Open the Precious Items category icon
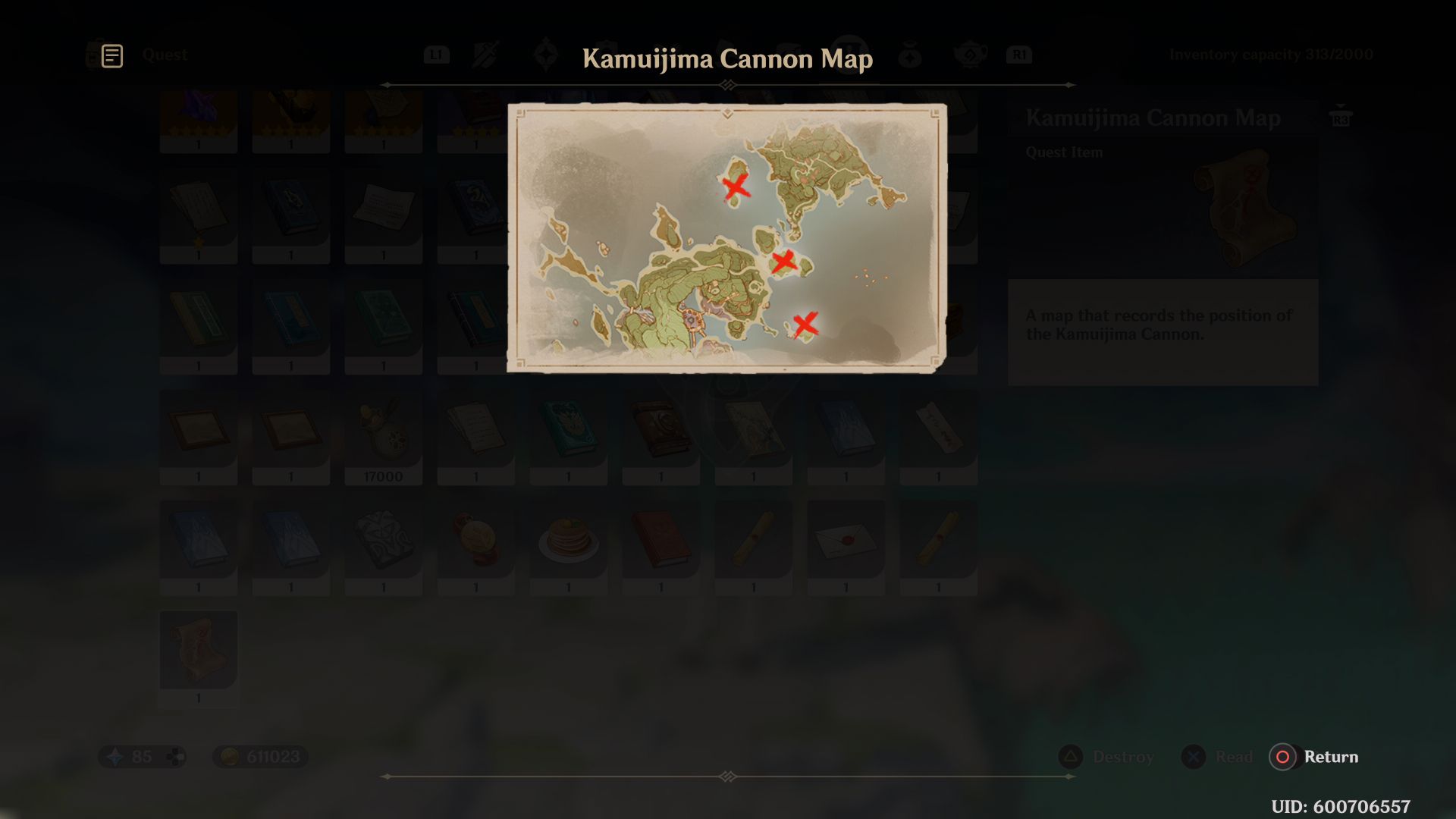This screenshot has height=819, width=1456. tap(910, 53)
